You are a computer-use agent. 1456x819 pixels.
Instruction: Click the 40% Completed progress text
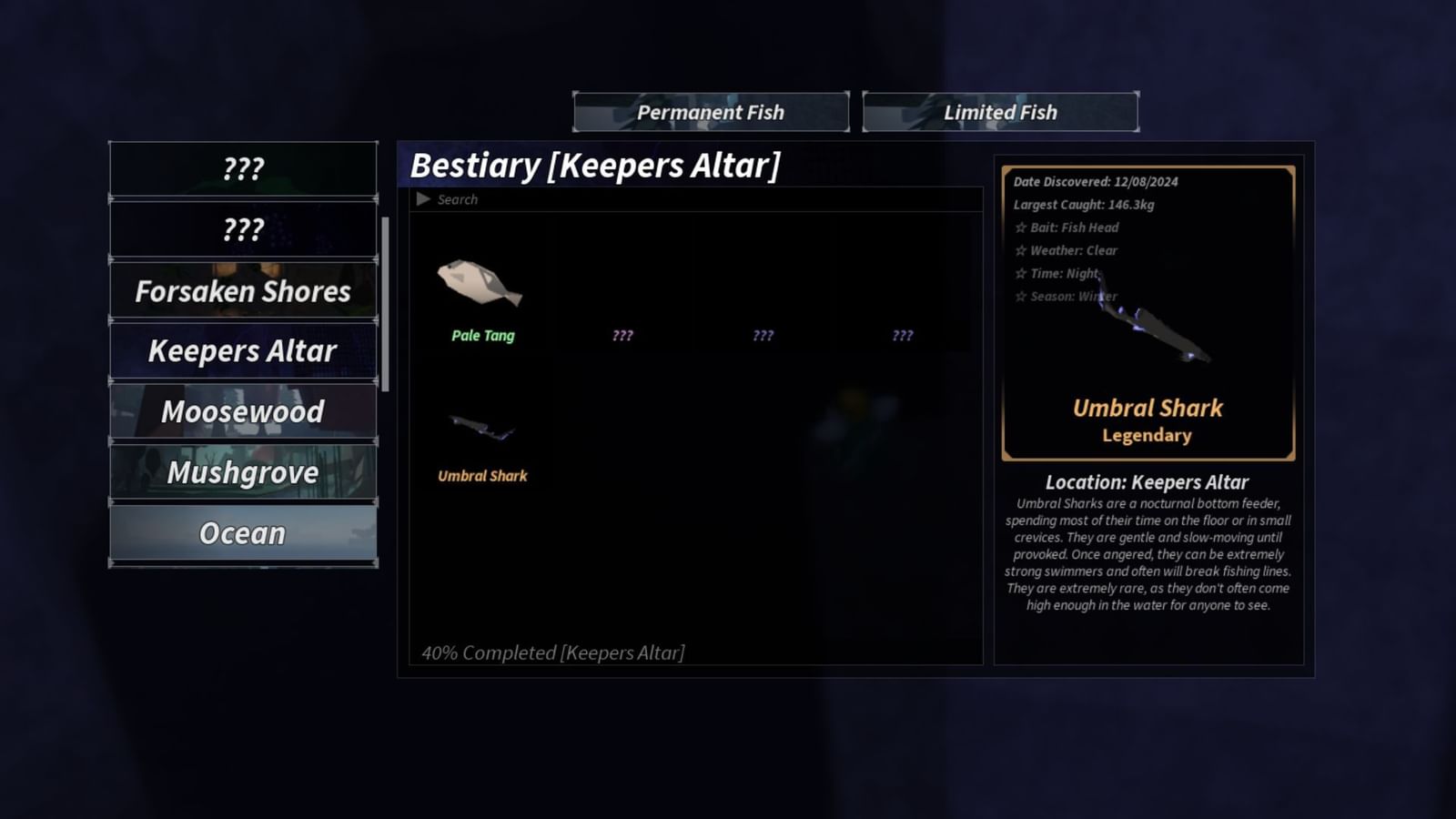552,652
